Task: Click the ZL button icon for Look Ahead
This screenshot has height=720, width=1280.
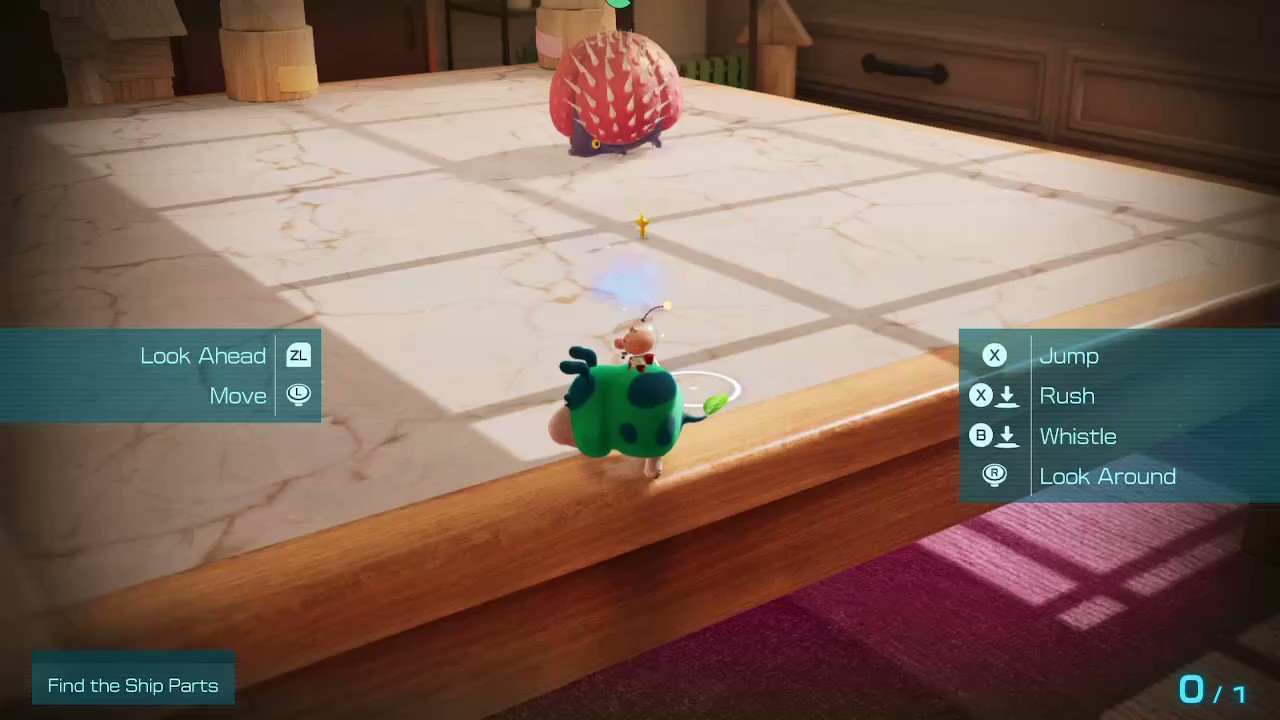Action: click(x=297, y=355)
